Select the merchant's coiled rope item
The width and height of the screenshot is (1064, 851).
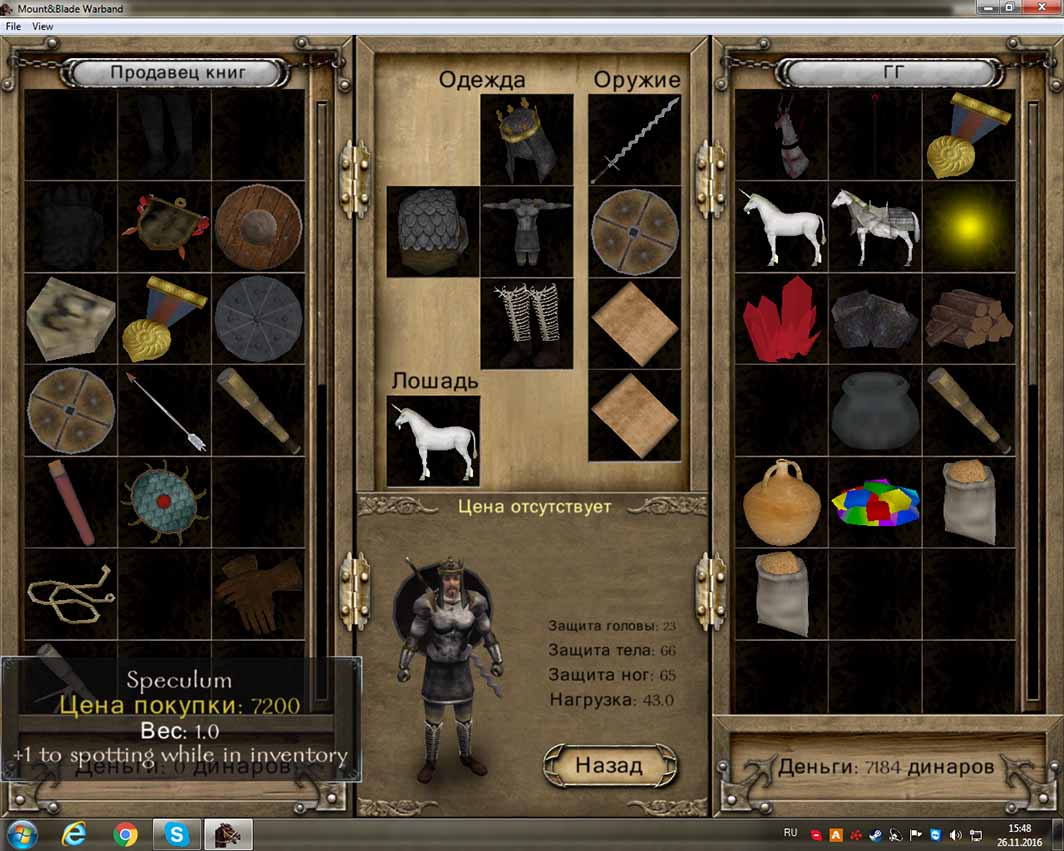click(x=70, y=592)
